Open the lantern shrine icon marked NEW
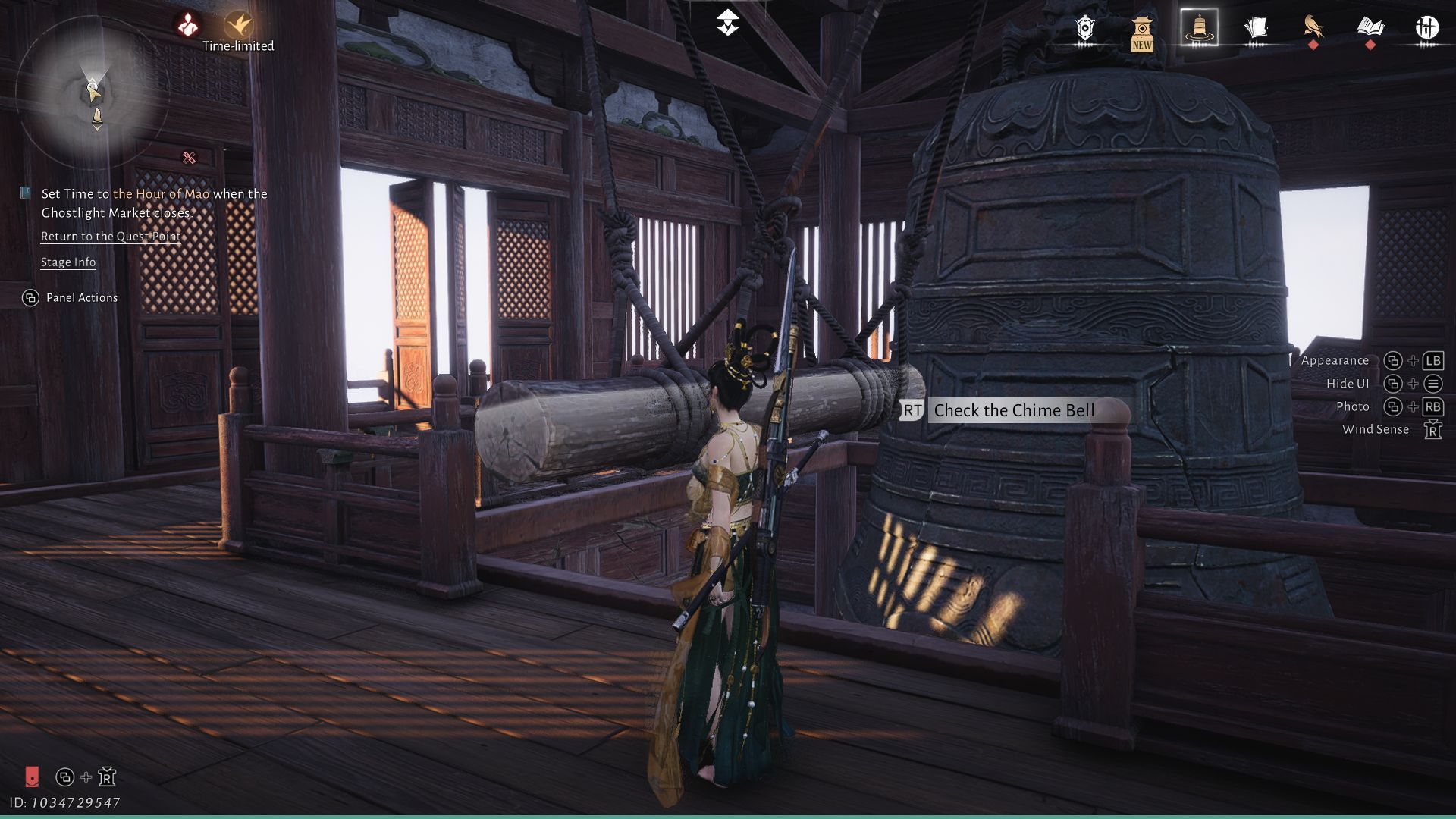Viewport: 1456px width, 819px height. coord(1142,32)
